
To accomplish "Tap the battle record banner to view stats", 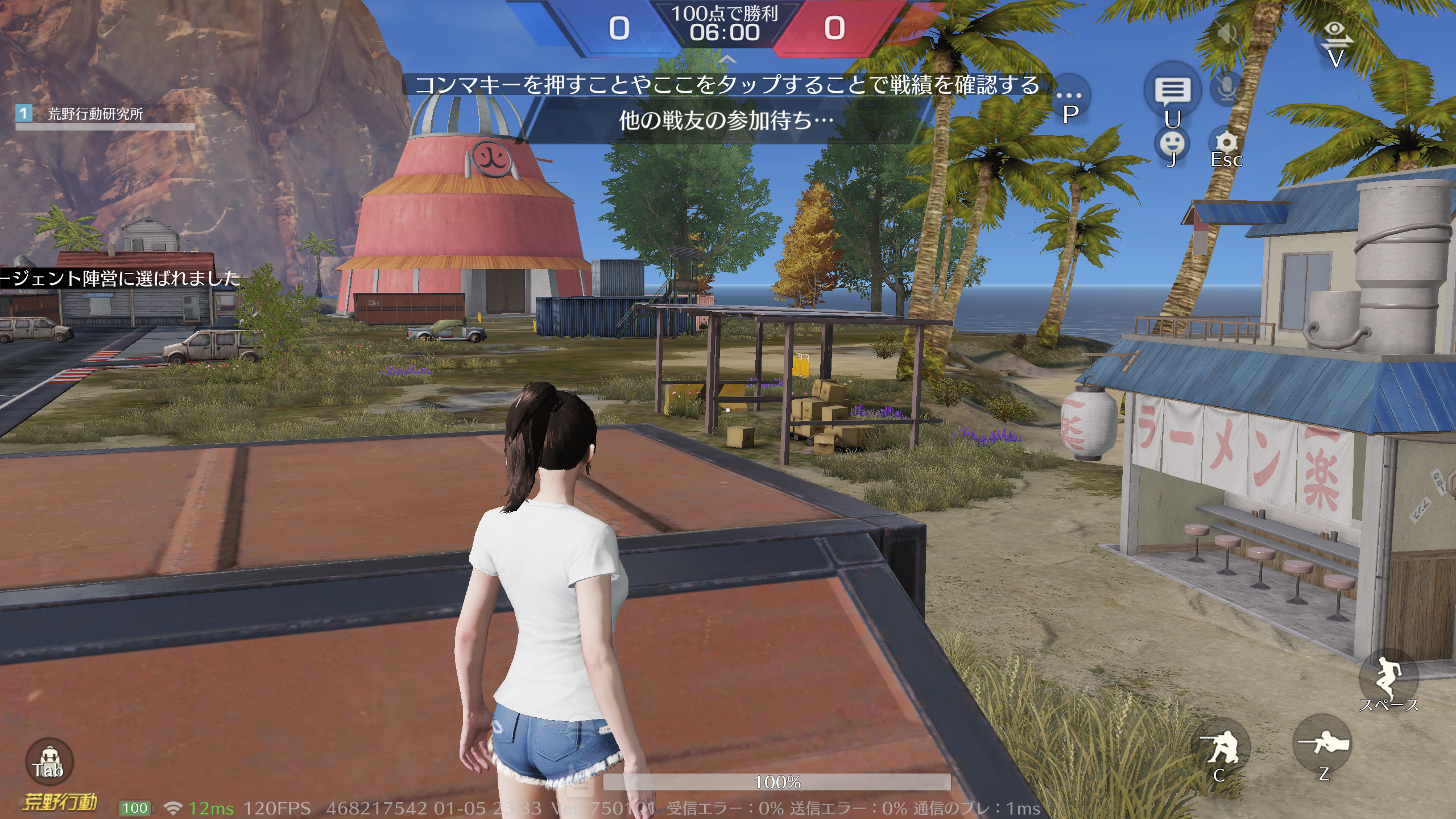I will [x=727, y=85].
